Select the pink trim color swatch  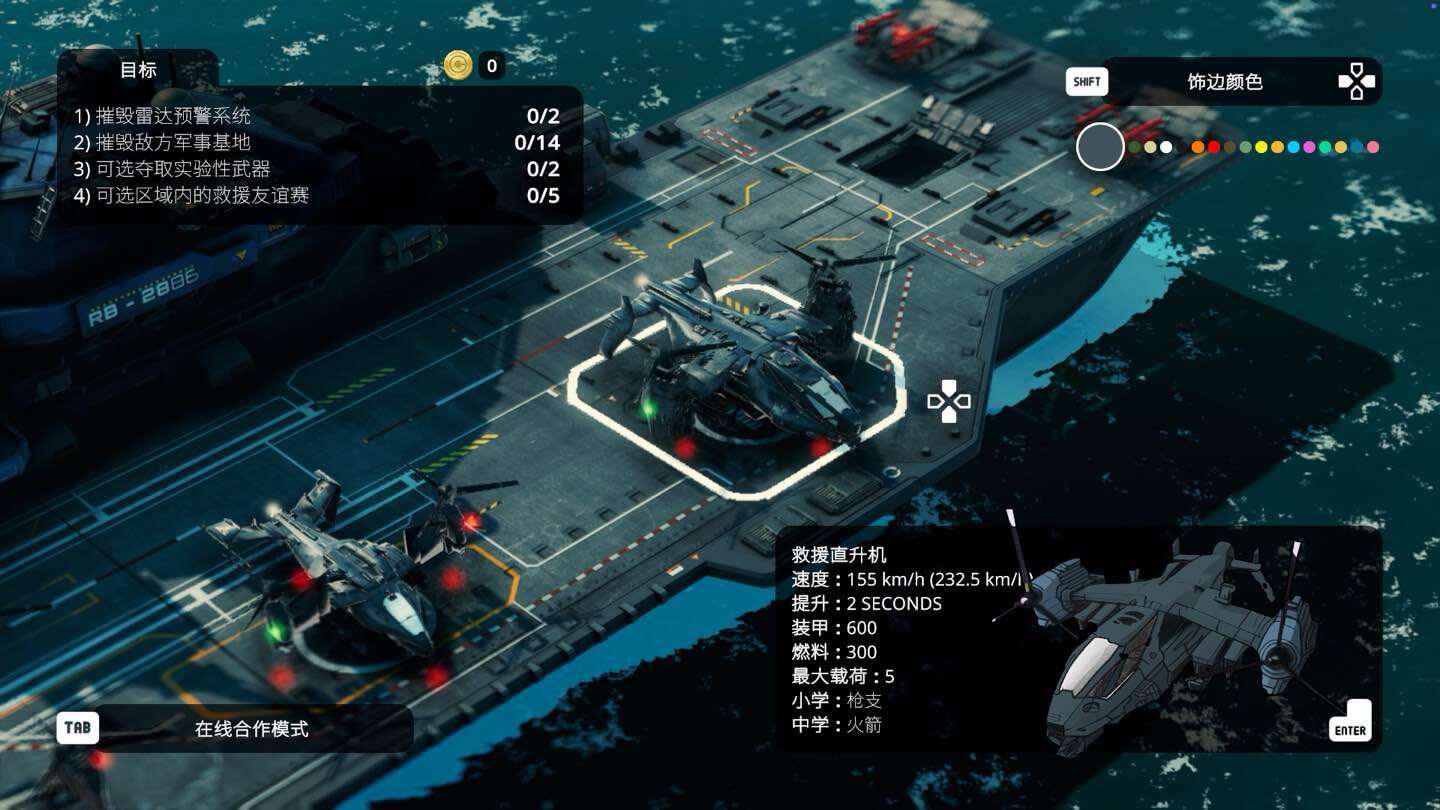1373,148
